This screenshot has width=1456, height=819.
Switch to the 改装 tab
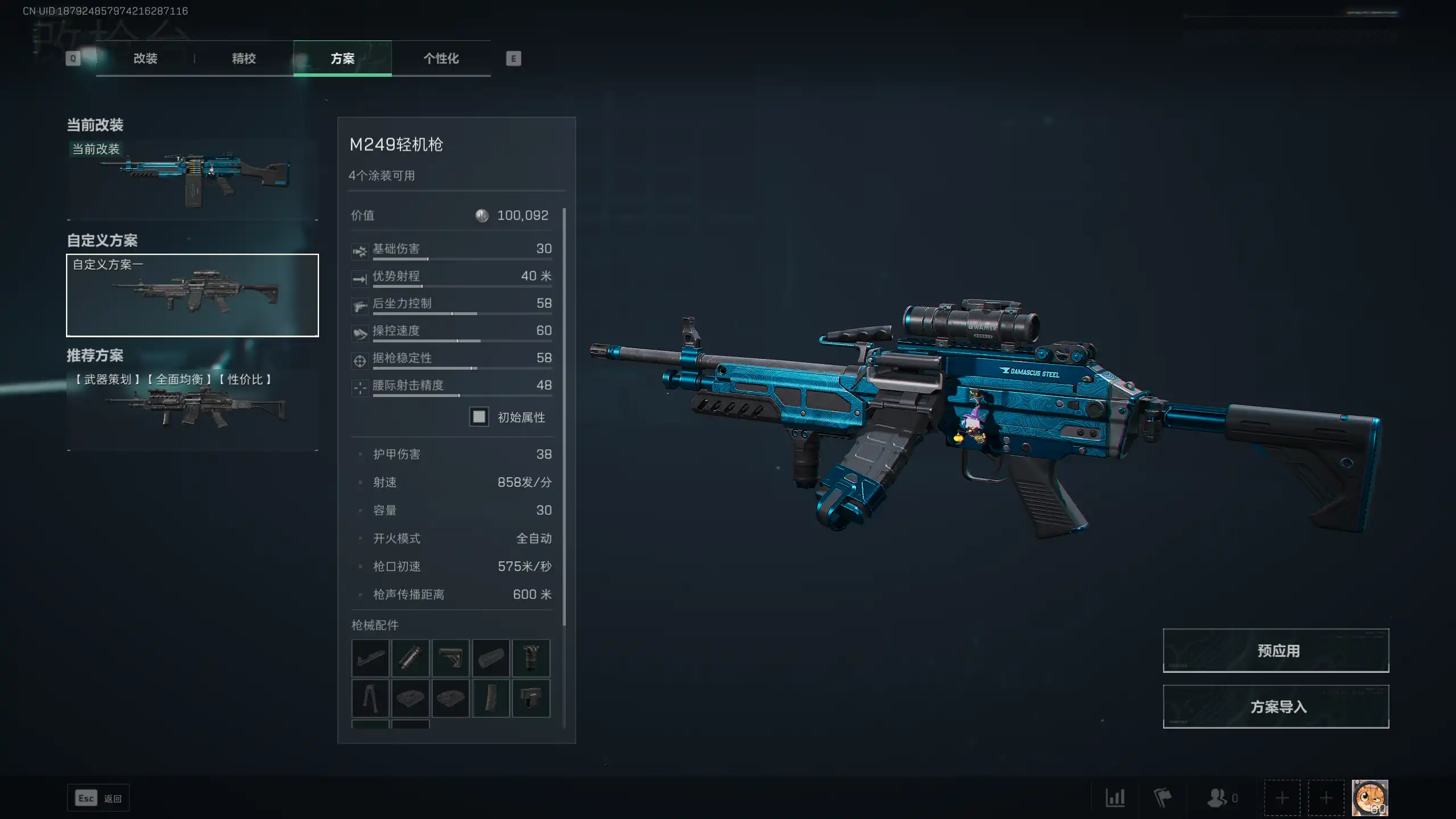145,59
